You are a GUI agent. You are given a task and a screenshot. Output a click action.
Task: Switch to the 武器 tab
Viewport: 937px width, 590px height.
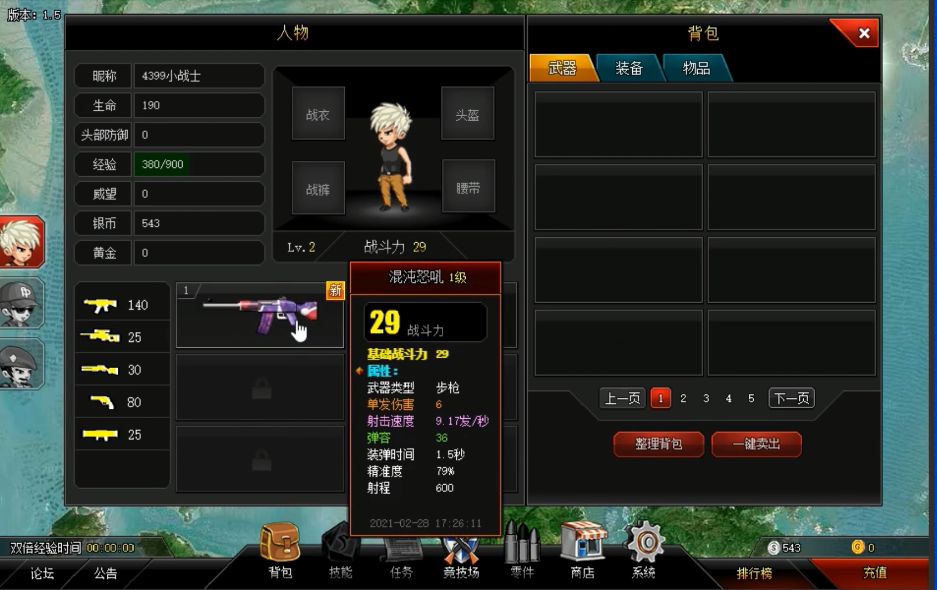tap(562, 68)
